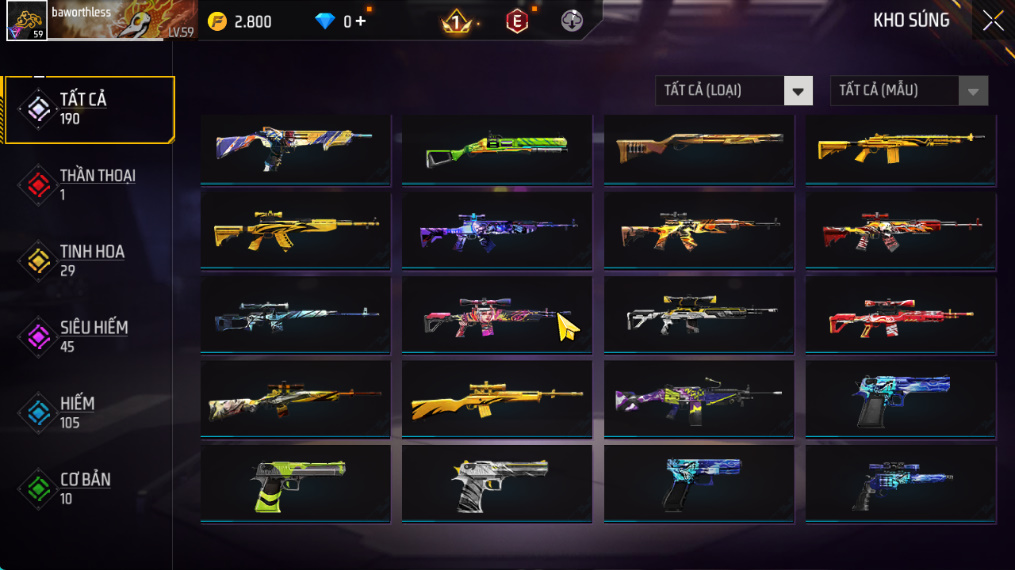Screen dimensions: 1015x570
Task: Click the gold coin balance
Action: coord(240,21)
